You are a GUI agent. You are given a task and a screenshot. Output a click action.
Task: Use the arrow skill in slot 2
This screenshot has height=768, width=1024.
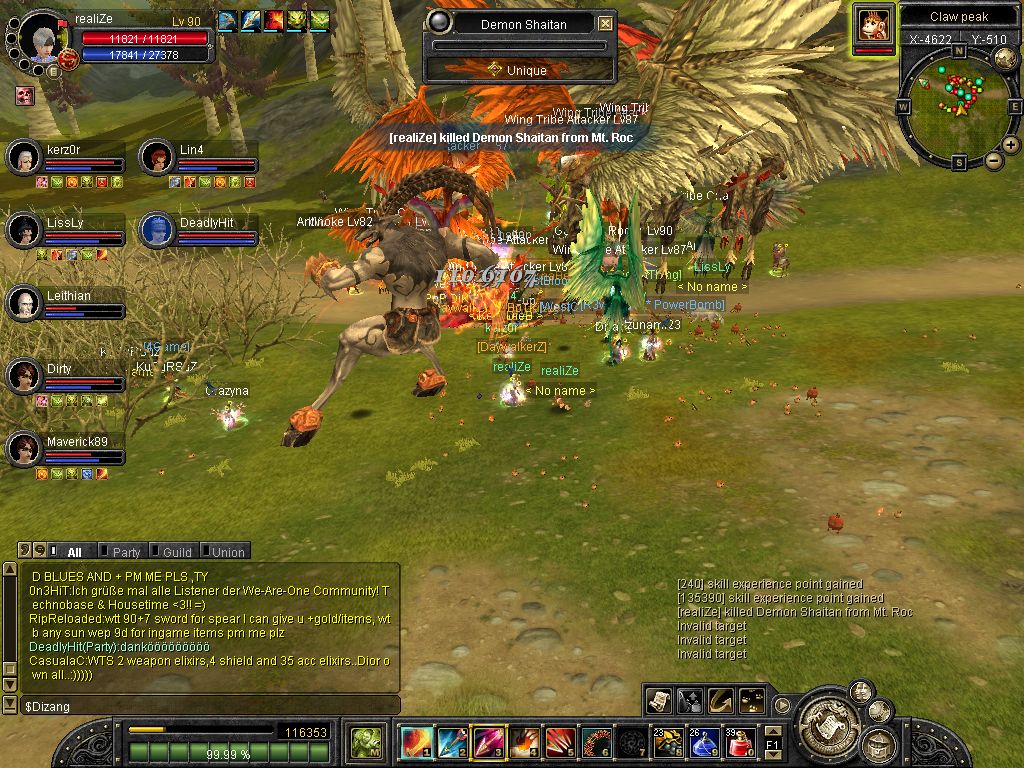pyautogui.click(x=452, y=742)
